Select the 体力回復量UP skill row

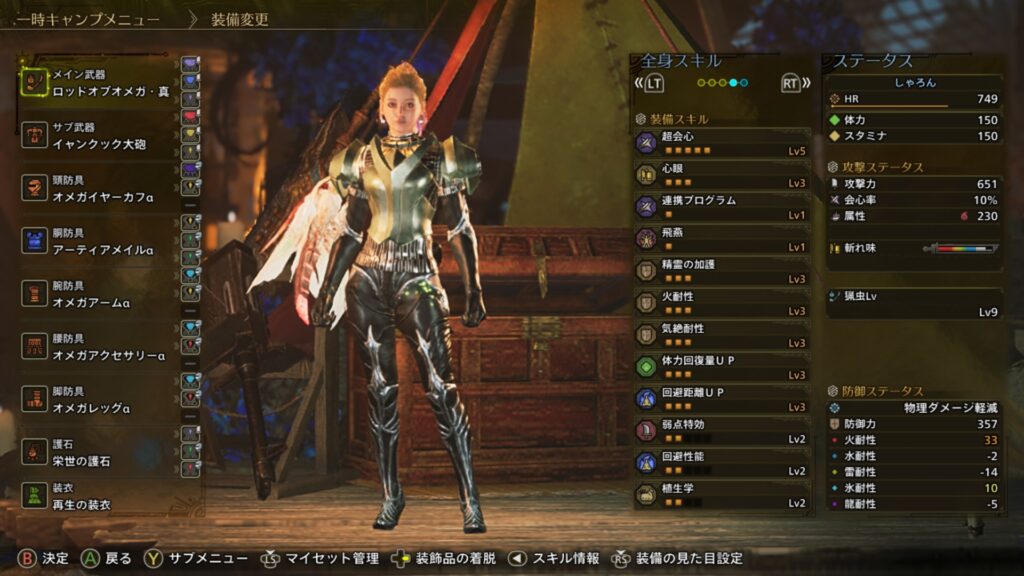pos(722,367)
